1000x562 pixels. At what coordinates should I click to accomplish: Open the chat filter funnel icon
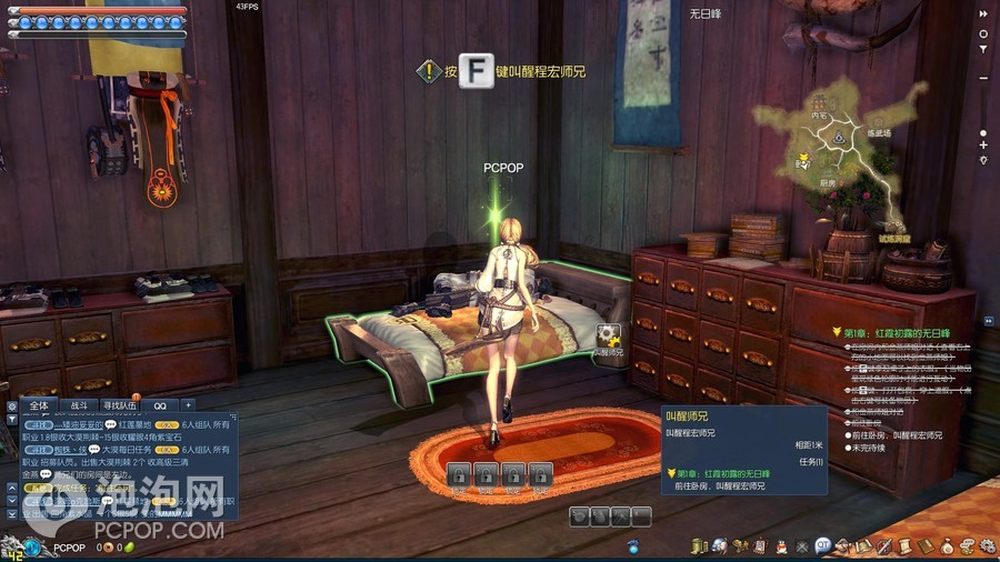[11, 421]
